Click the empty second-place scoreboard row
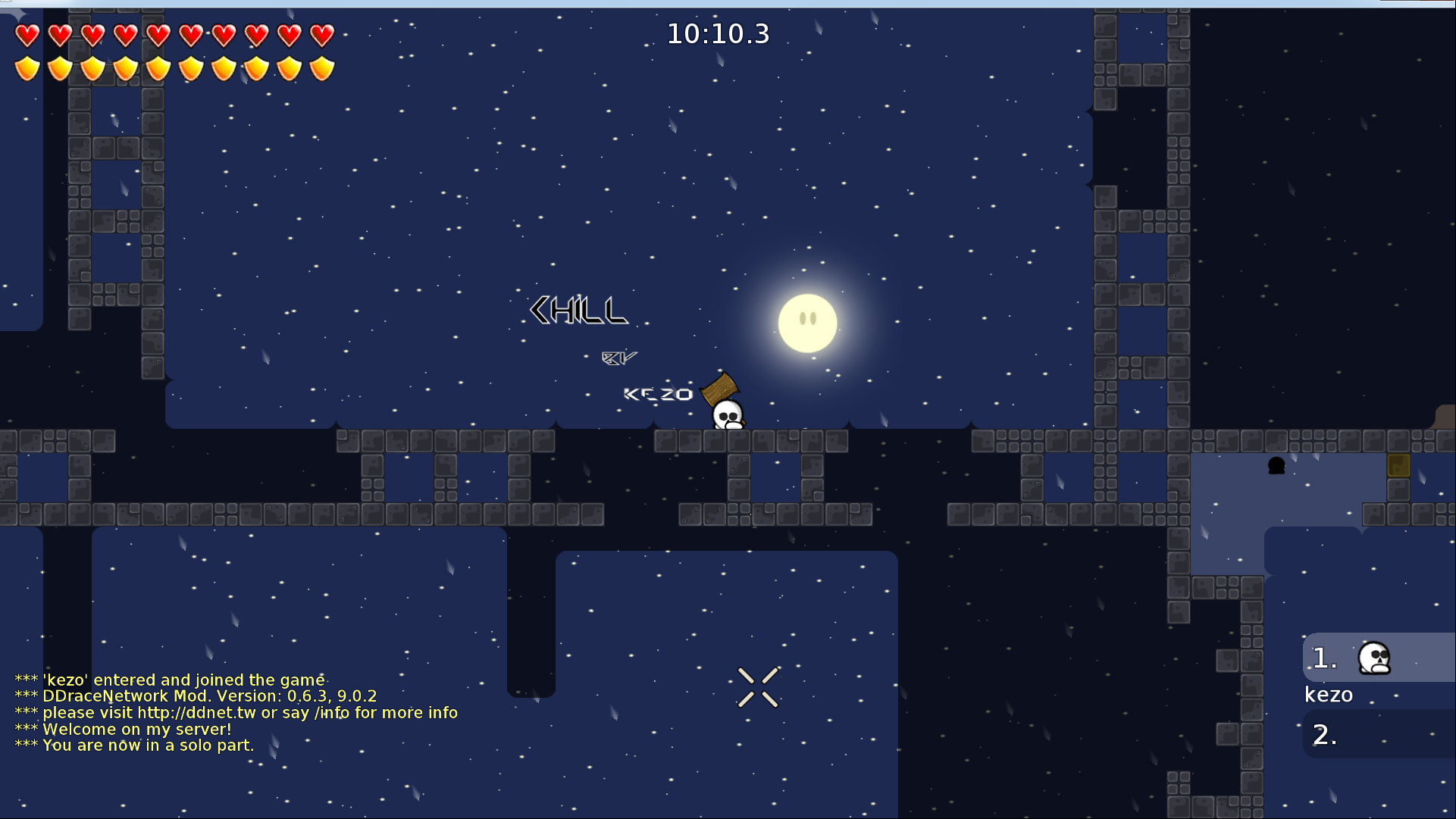The width and height of the screenshot is (1456, 819). pos(1378,734)
